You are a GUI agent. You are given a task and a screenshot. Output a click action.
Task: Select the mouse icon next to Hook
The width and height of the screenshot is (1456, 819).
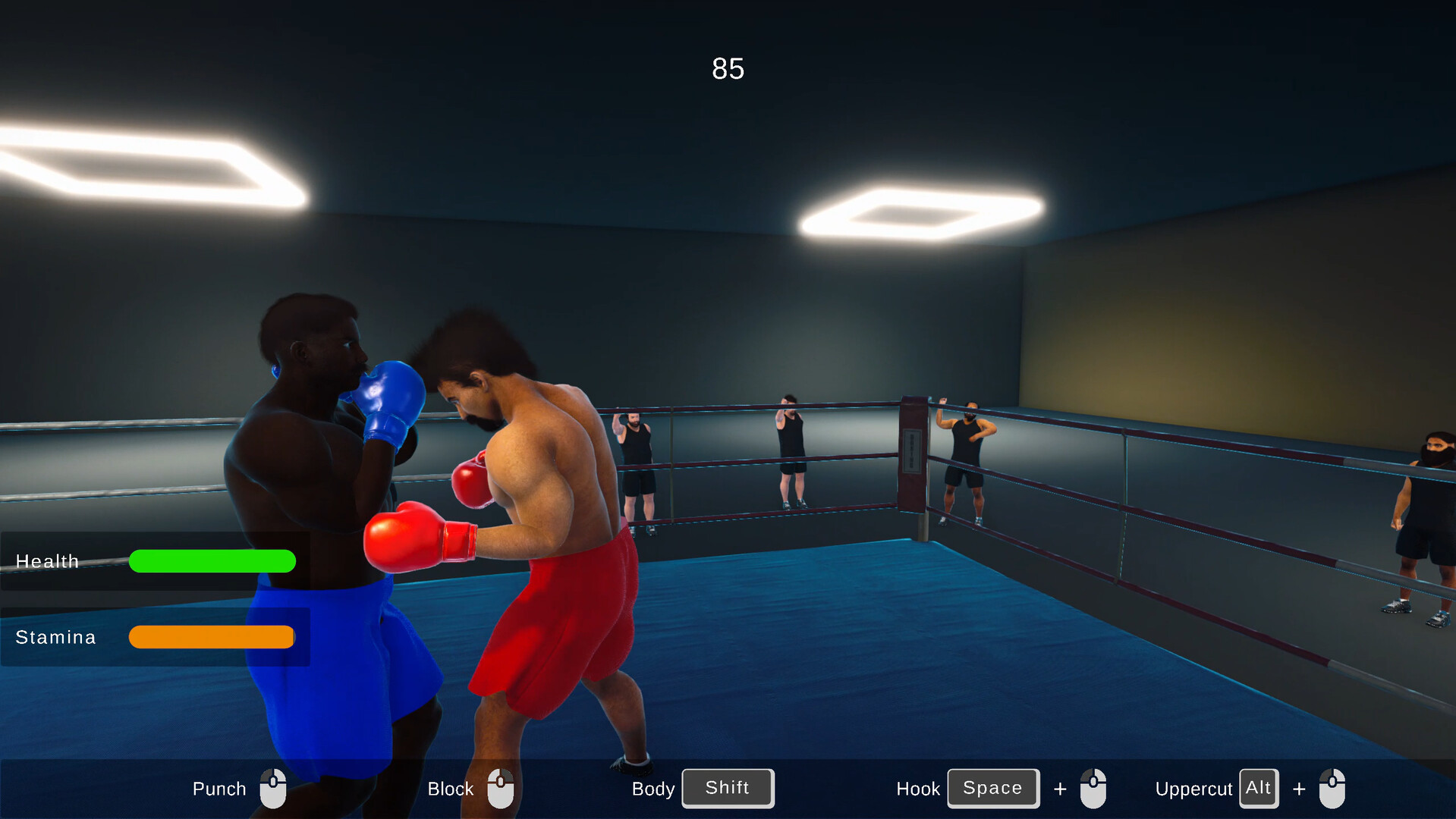(x=1094, y=788)
